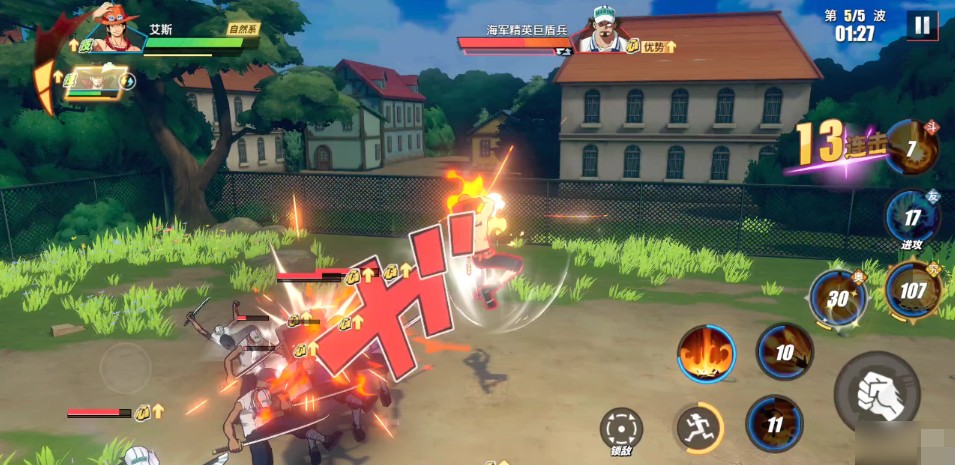Use the gold-ringed skill showing 107
This screenshot has width=955, height=465.
[913, 290]
